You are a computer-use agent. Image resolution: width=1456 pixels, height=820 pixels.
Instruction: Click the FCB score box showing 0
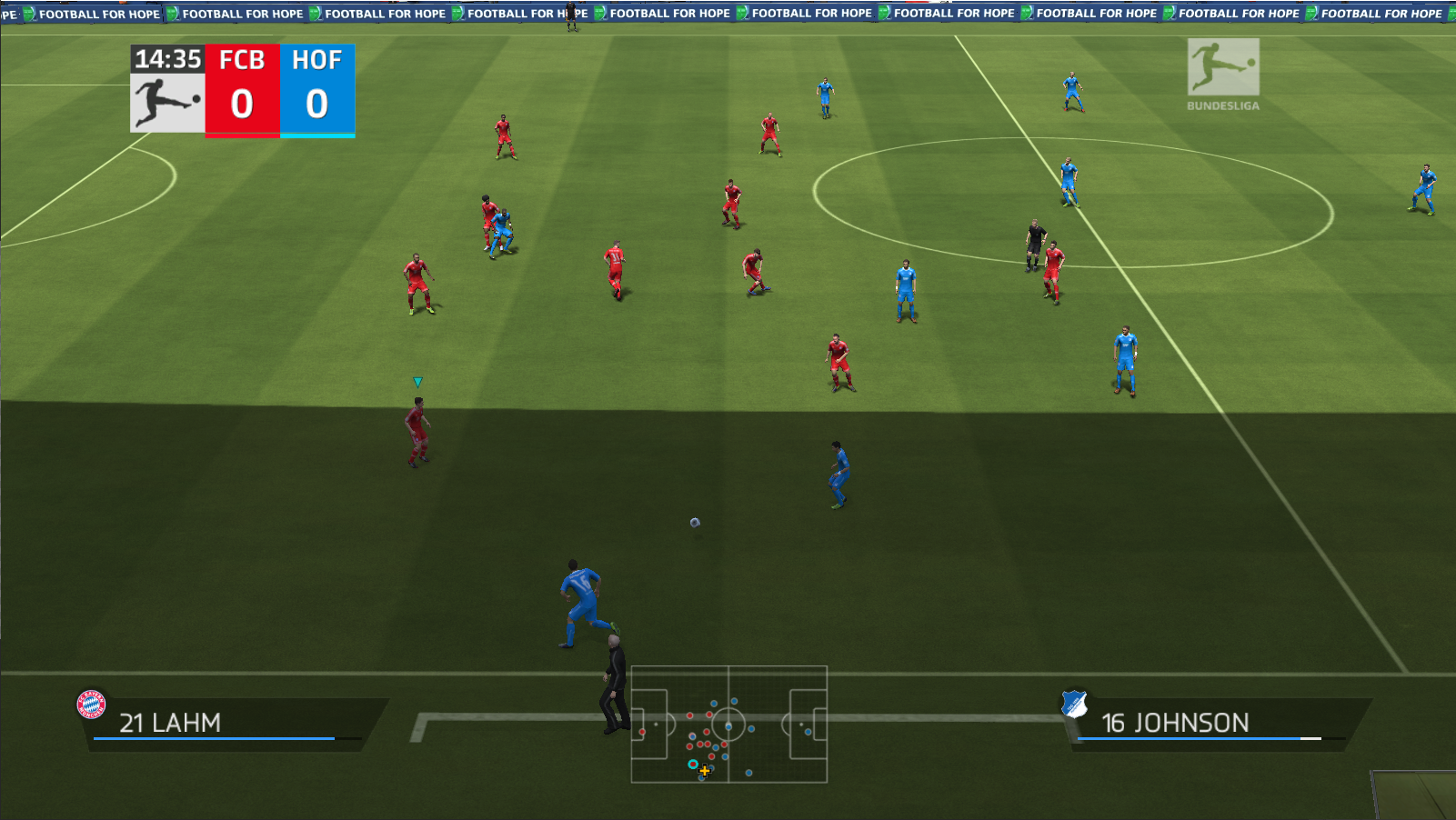241,103
